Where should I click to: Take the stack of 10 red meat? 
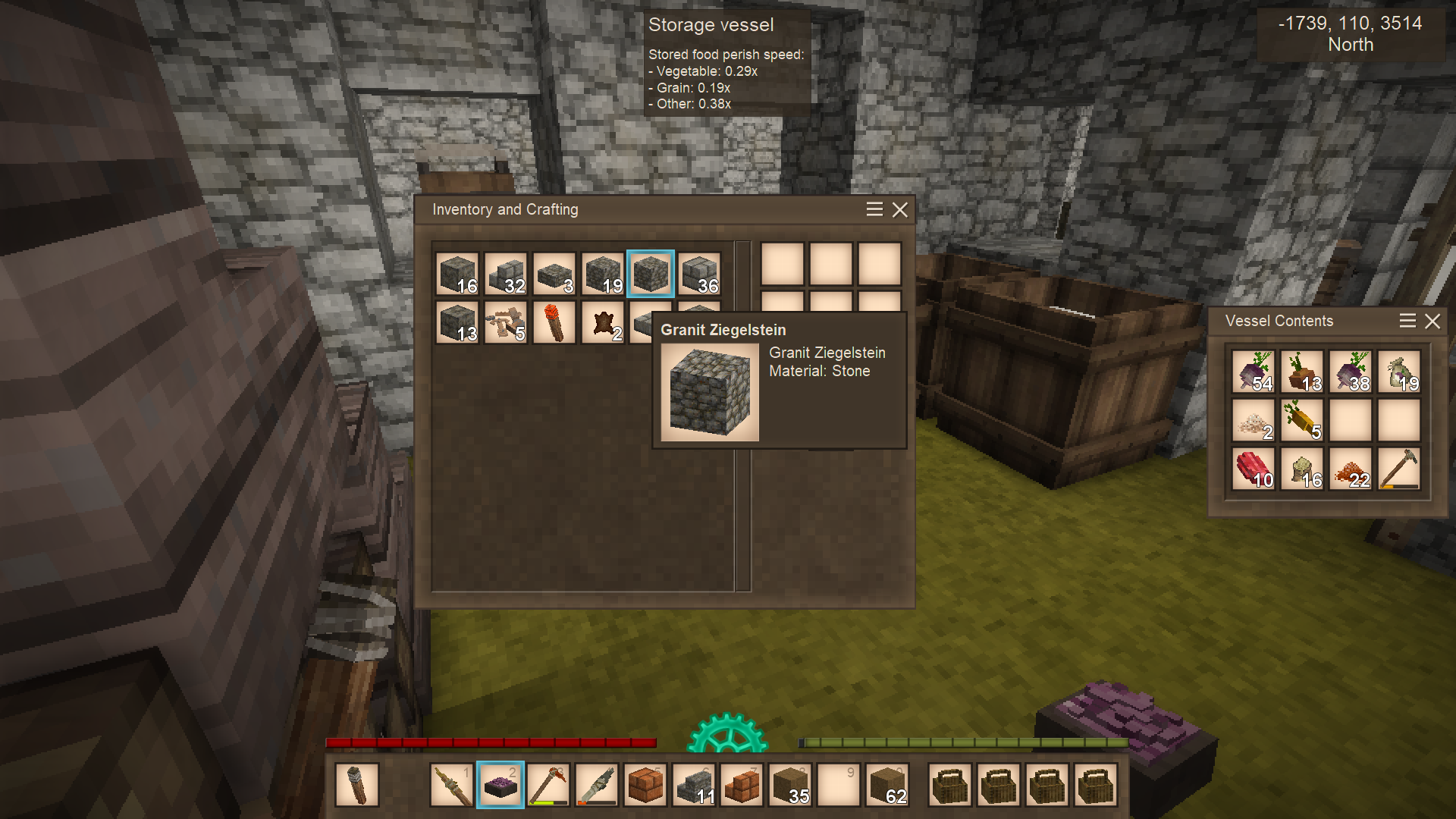pyautogui.click(x=1254, y=469)
